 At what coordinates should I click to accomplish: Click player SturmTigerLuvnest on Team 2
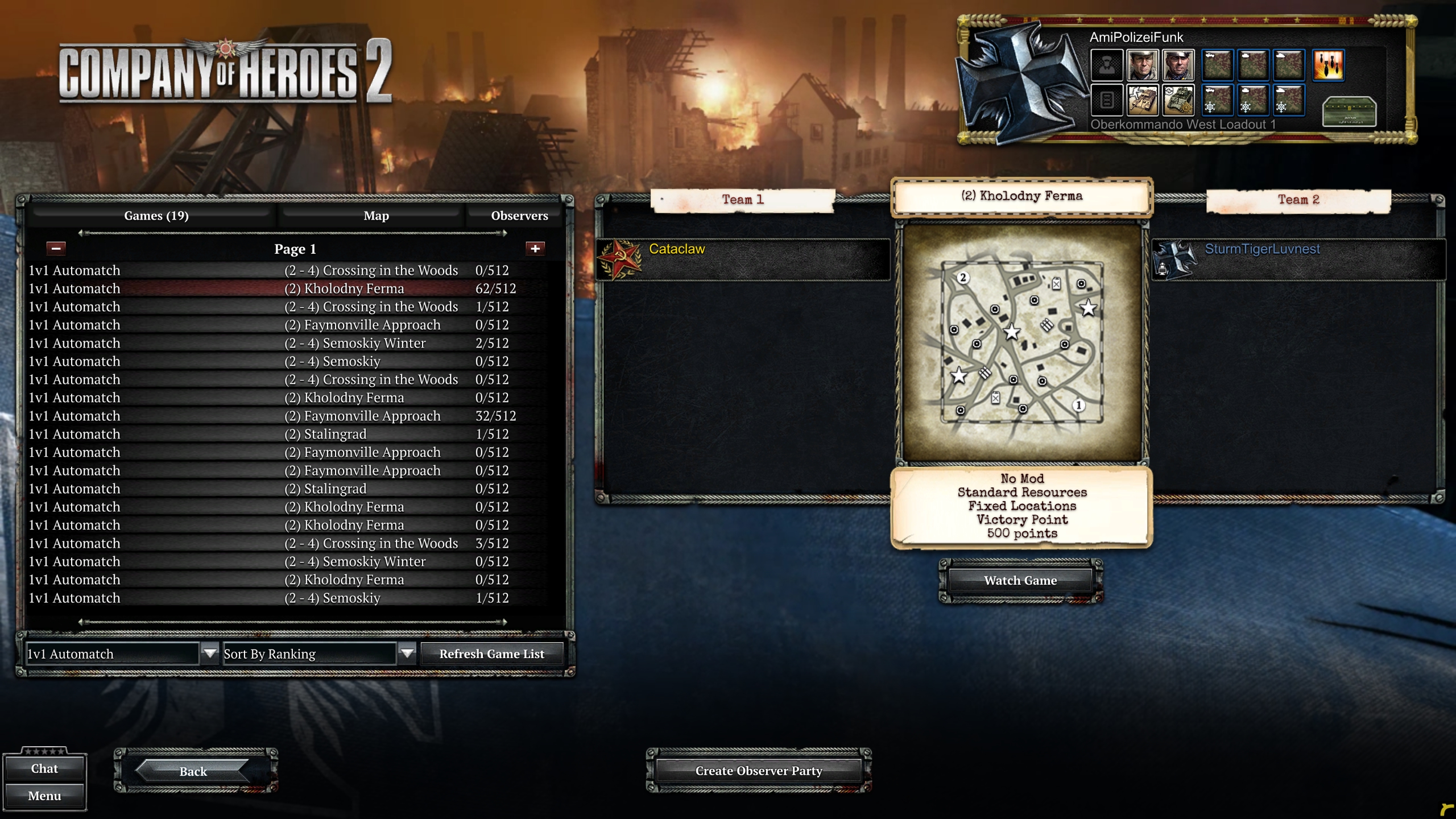coord(1262,249)
